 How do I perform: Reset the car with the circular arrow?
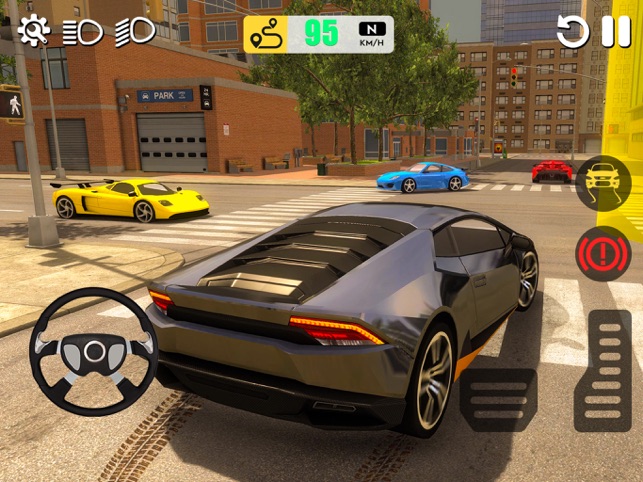click(x=573, y=32)
